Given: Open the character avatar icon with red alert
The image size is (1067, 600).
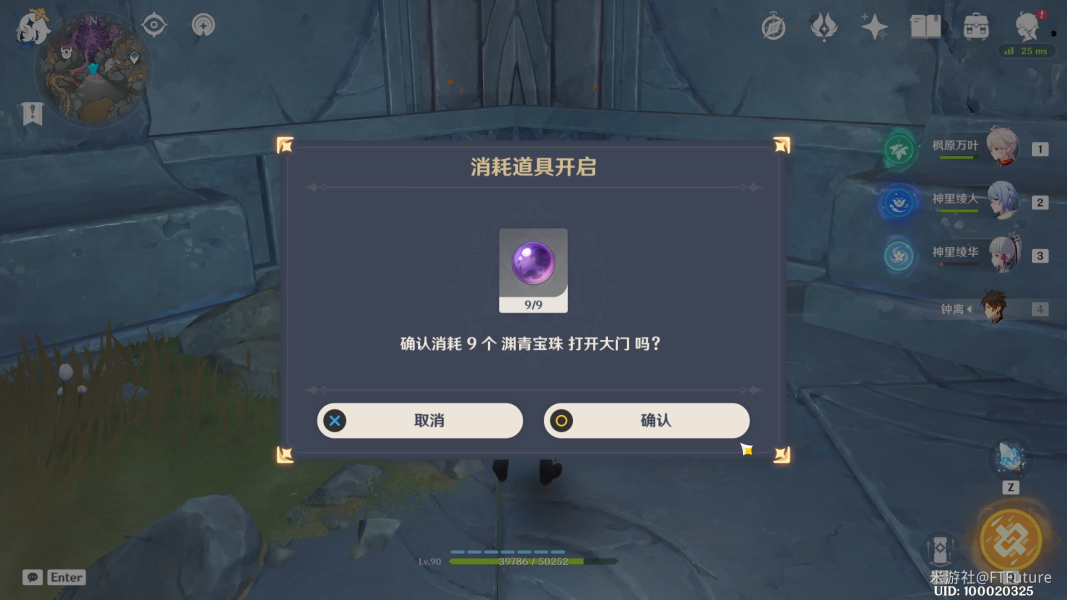Looking at the screenshot, I should point(1027,26).
